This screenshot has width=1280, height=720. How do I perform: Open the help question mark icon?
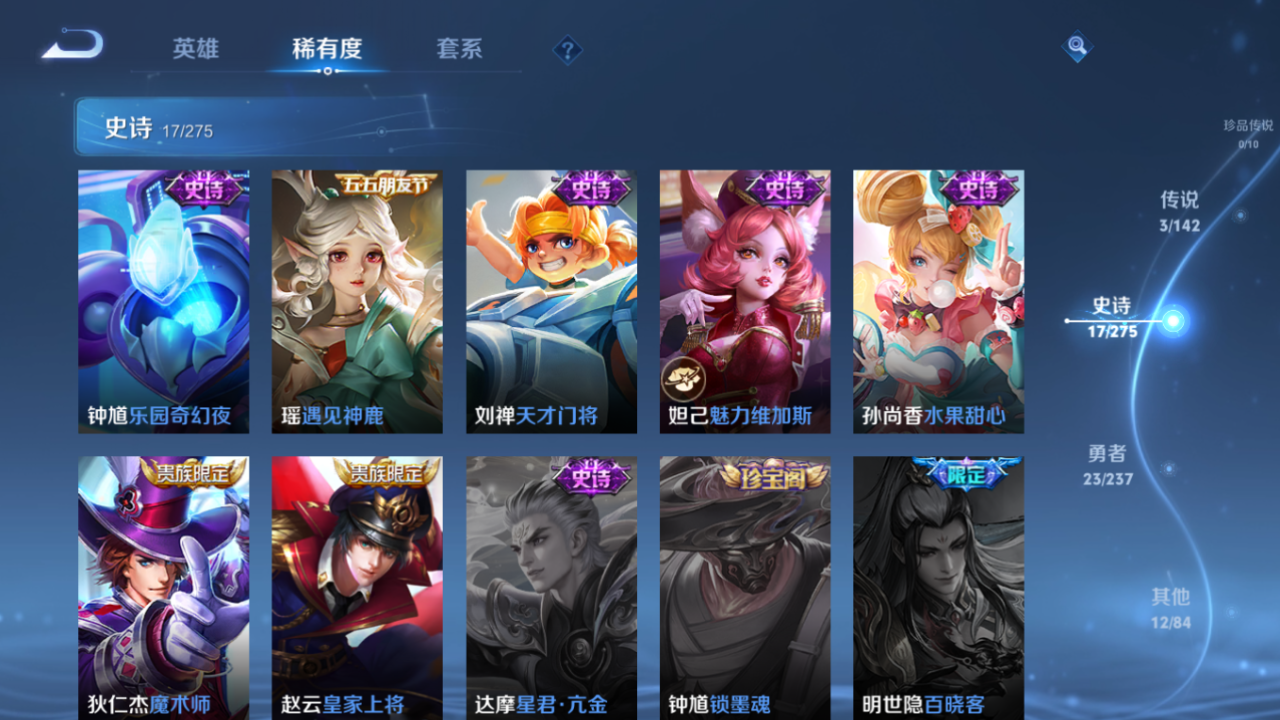567,48
